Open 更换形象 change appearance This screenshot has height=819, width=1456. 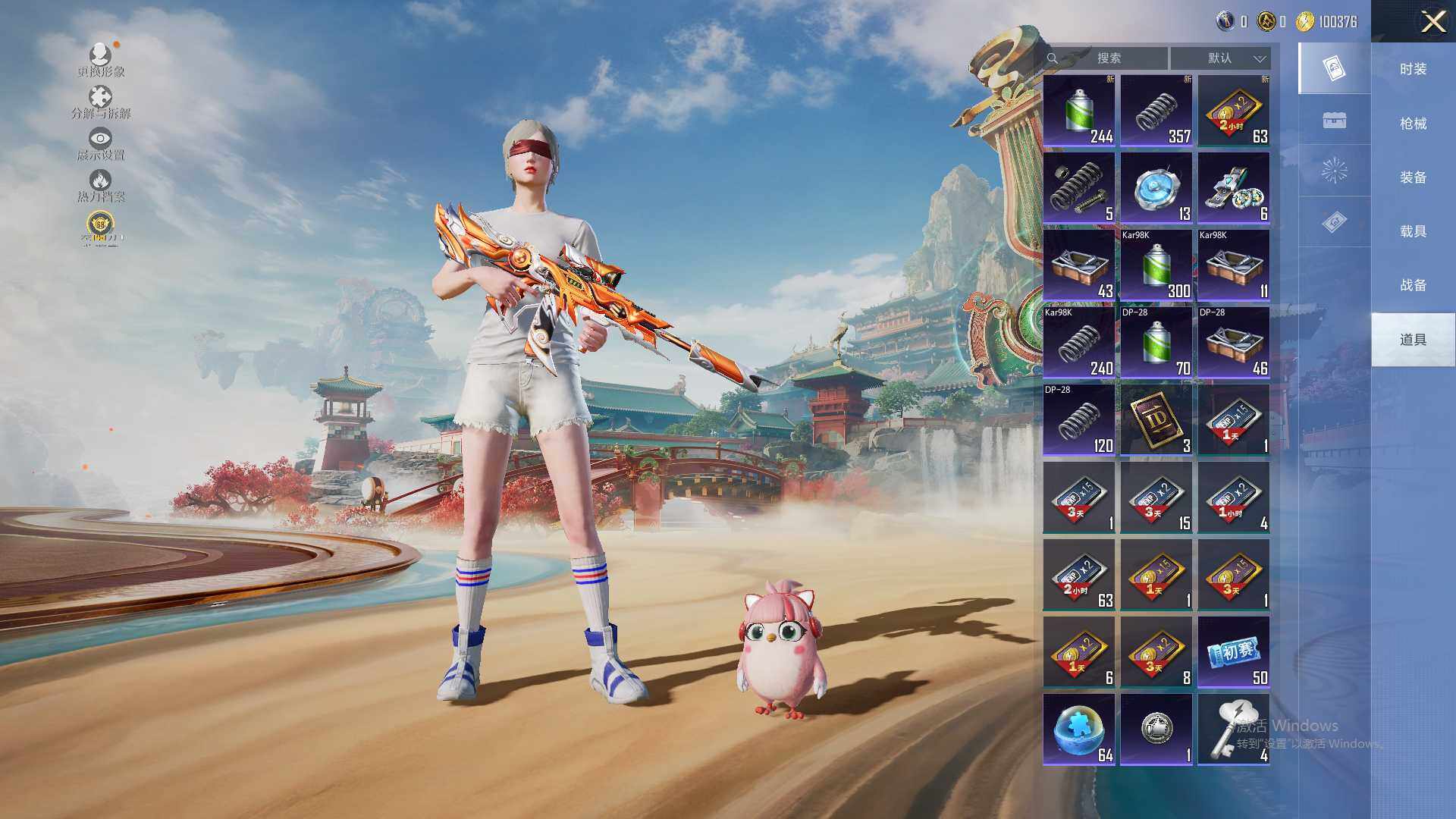[x=101, y=60]
